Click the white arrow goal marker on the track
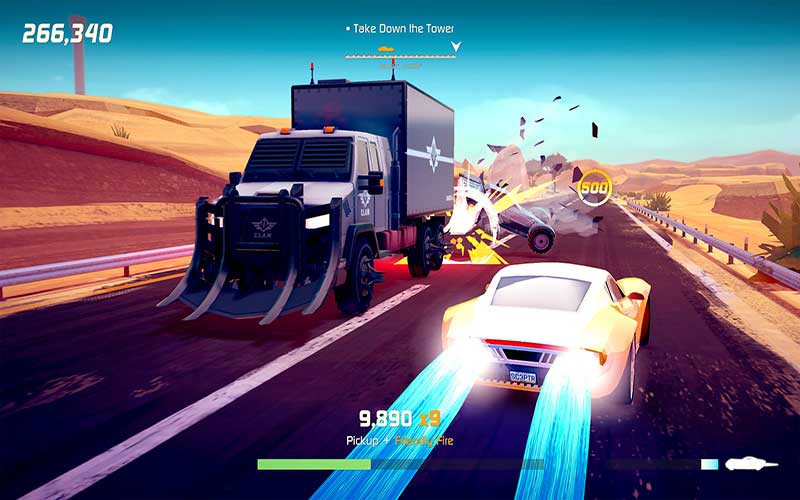 [456, 46]
